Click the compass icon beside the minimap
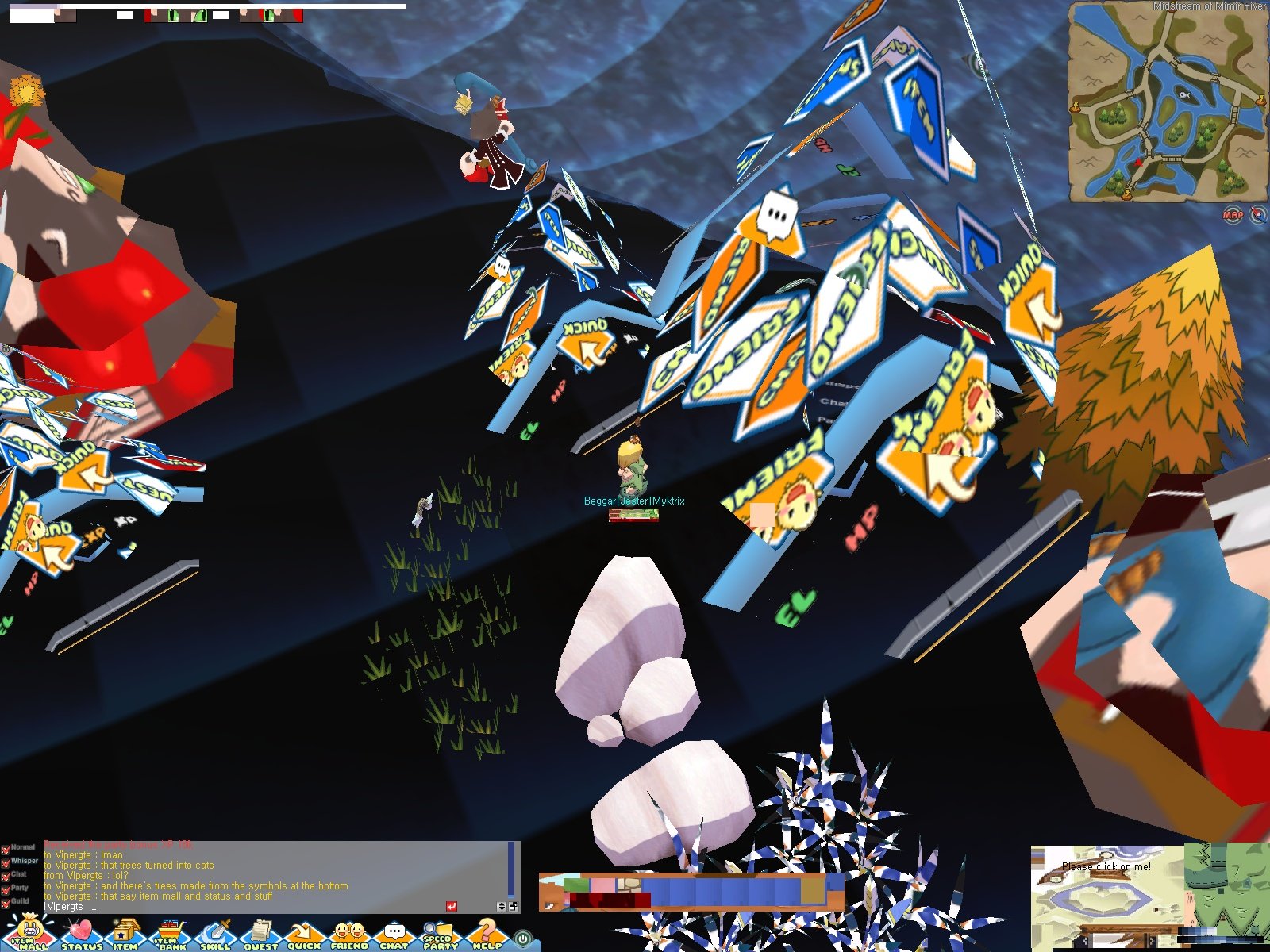Screen dimensions: 1270x952 pos(1257,214)
